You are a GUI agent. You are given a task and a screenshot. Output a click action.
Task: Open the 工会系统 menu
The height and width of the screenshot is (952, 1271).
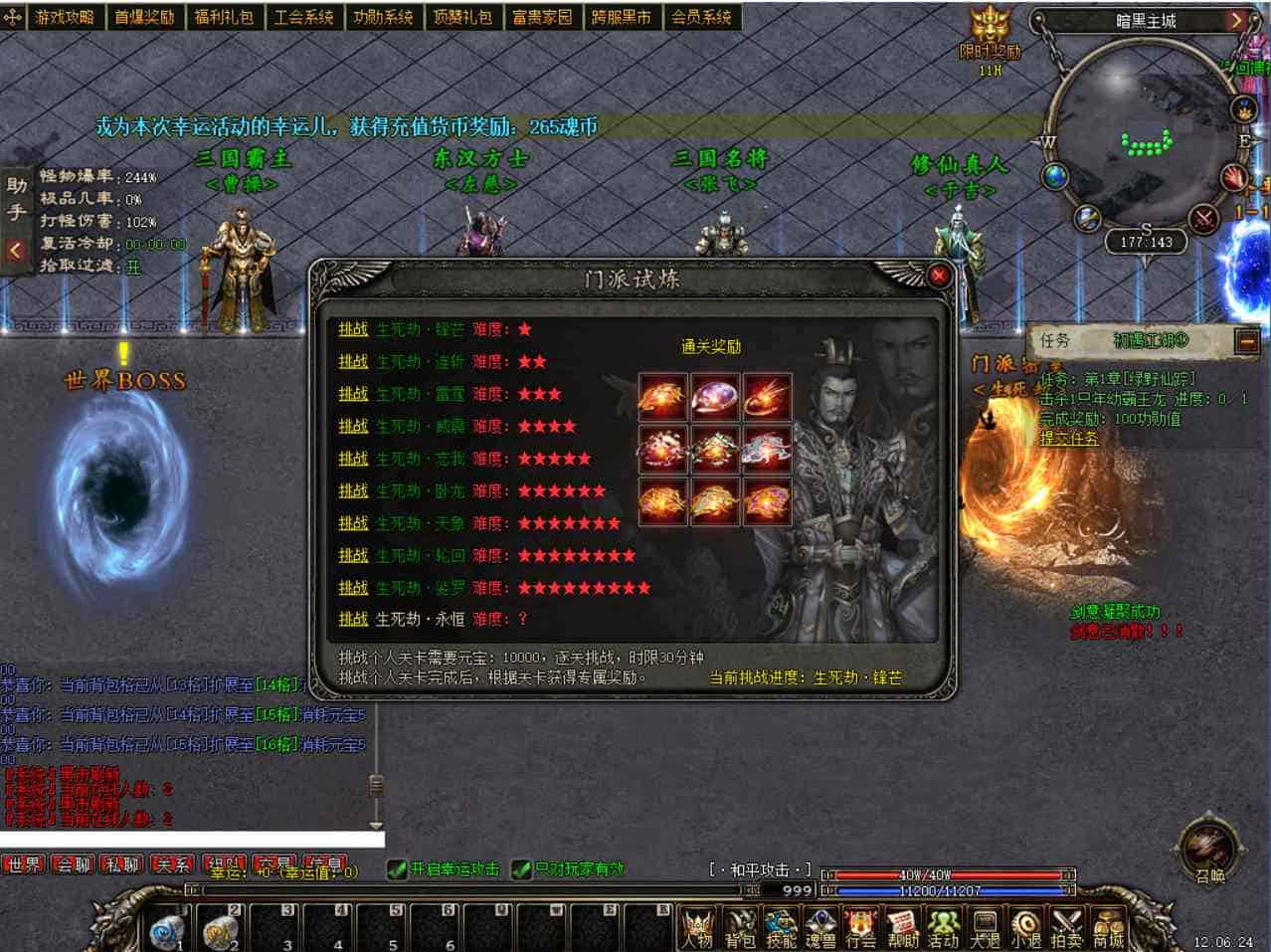click(303, 17)
